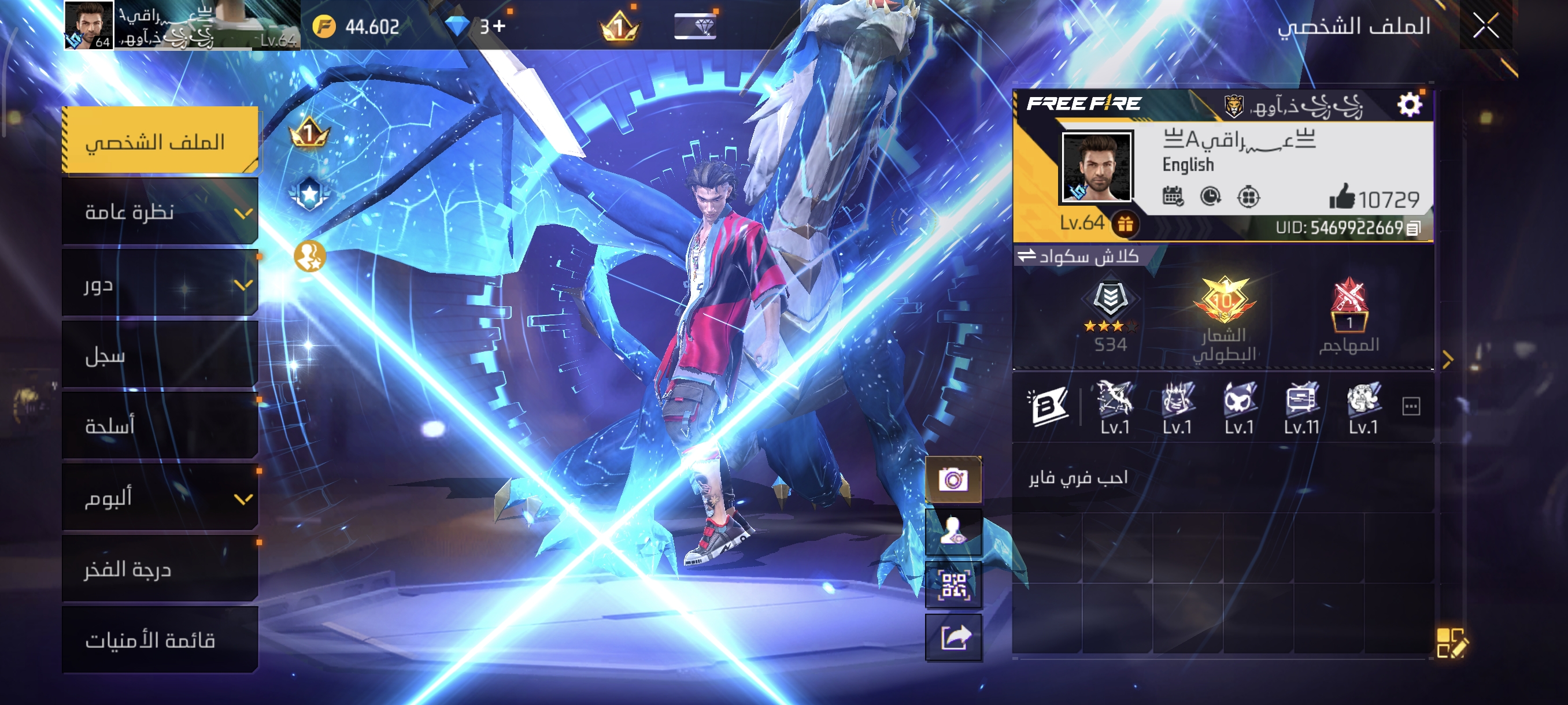Add diamonds with the plus button

499,26
